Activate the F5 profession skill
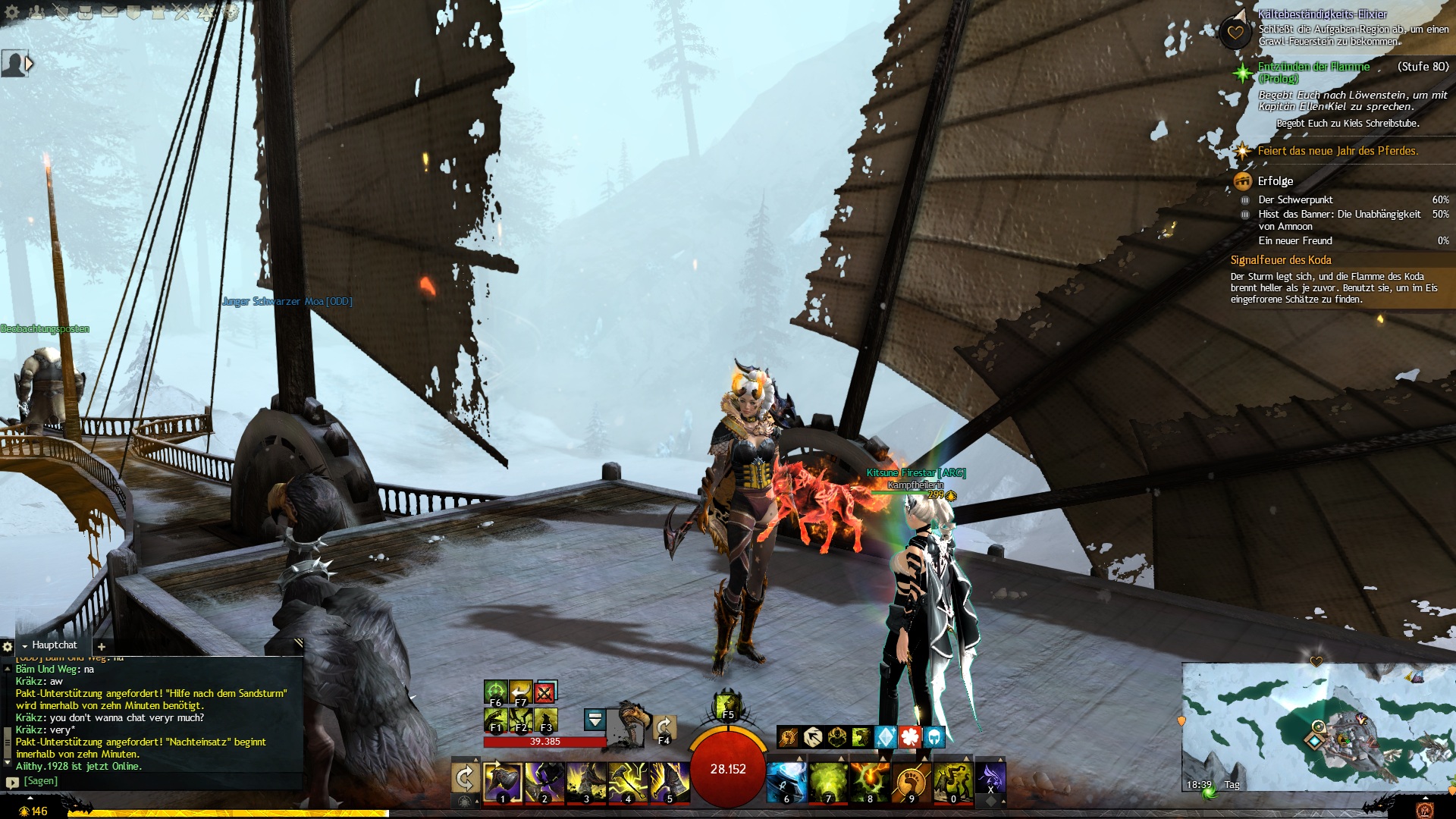 point(727,706)
